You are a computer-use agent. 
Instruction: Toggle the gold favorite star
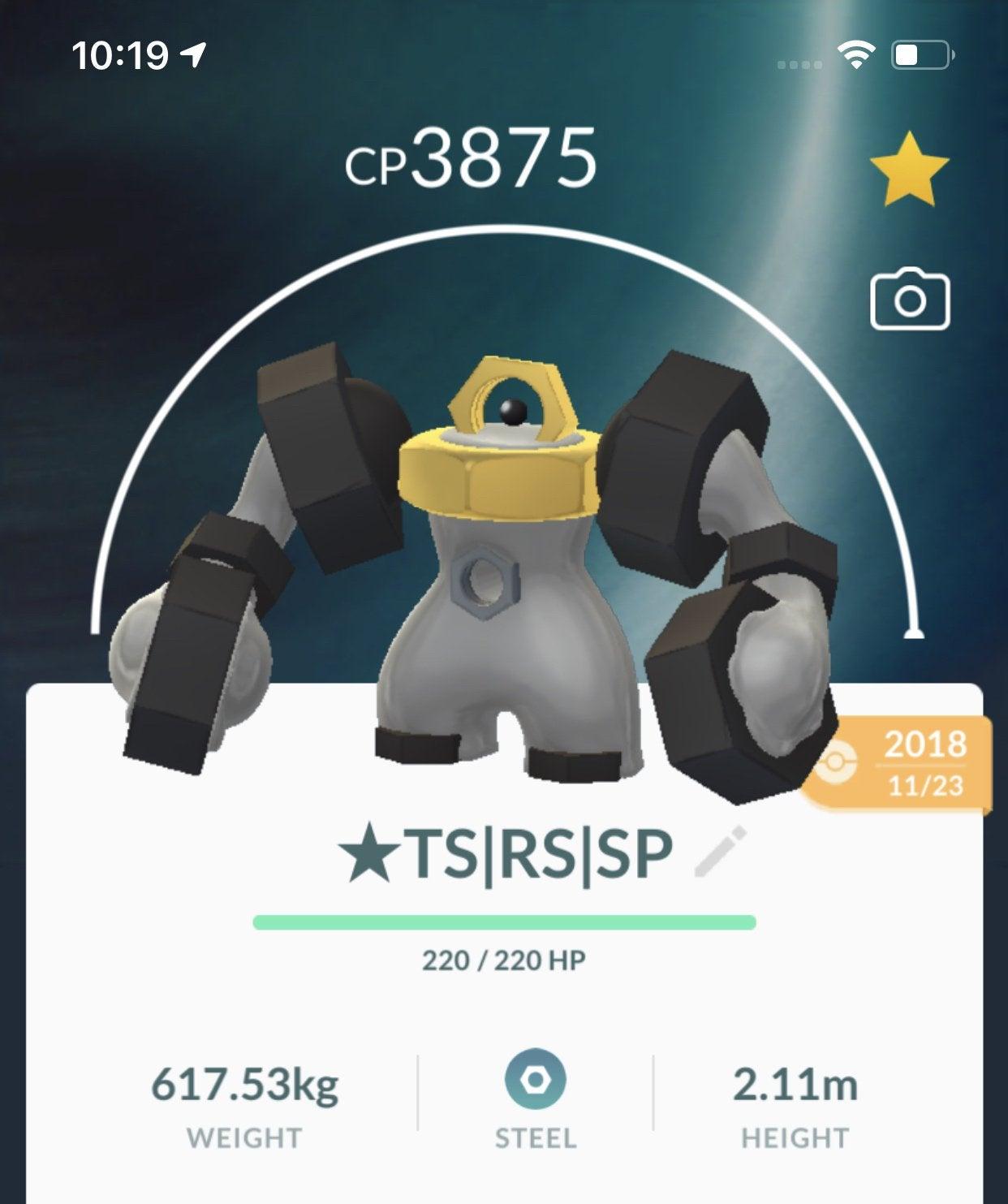(909, 168)
